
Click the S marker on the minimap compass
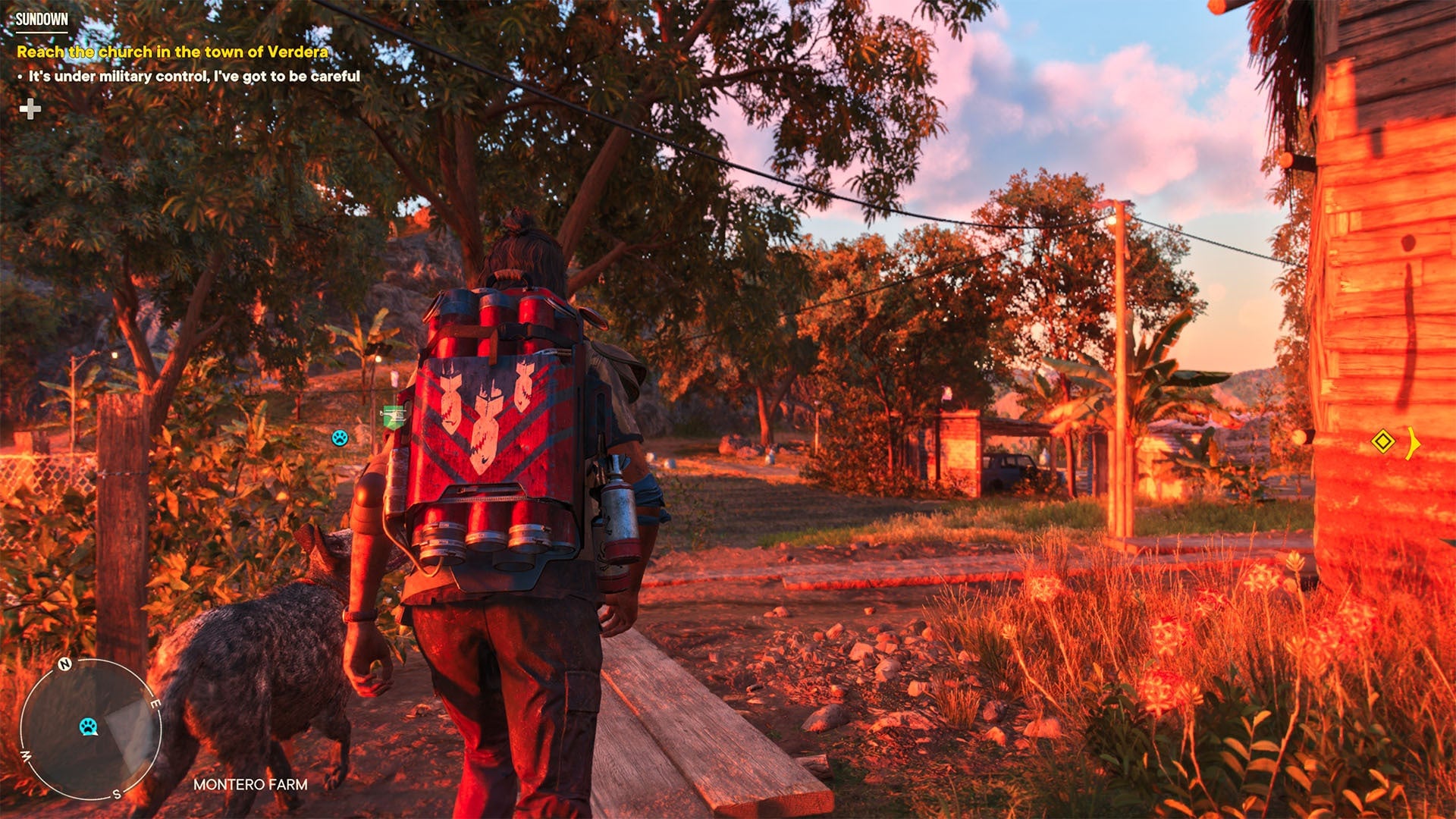coord(115,792)
